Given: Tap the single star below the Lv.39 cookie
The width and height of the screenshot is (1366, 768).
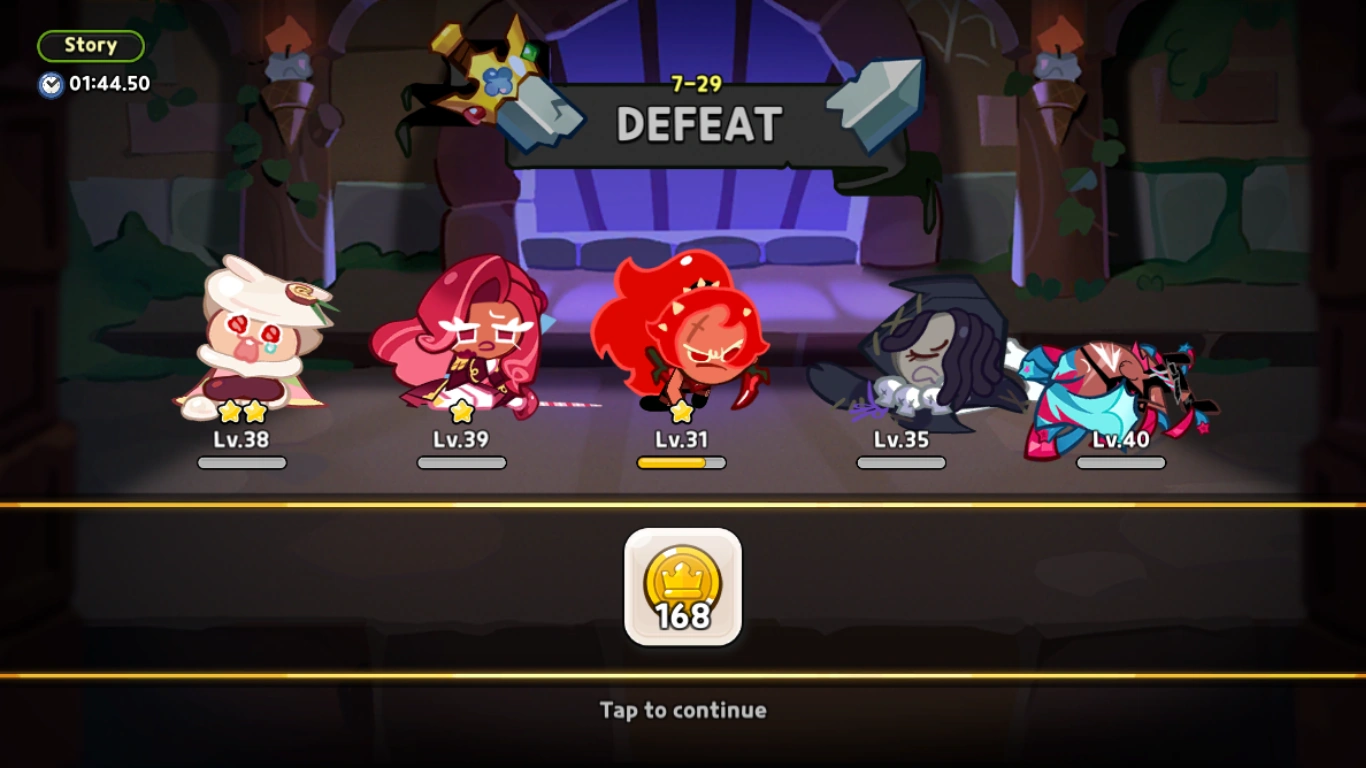Looking at the screenshot, I should pos(461,408).
